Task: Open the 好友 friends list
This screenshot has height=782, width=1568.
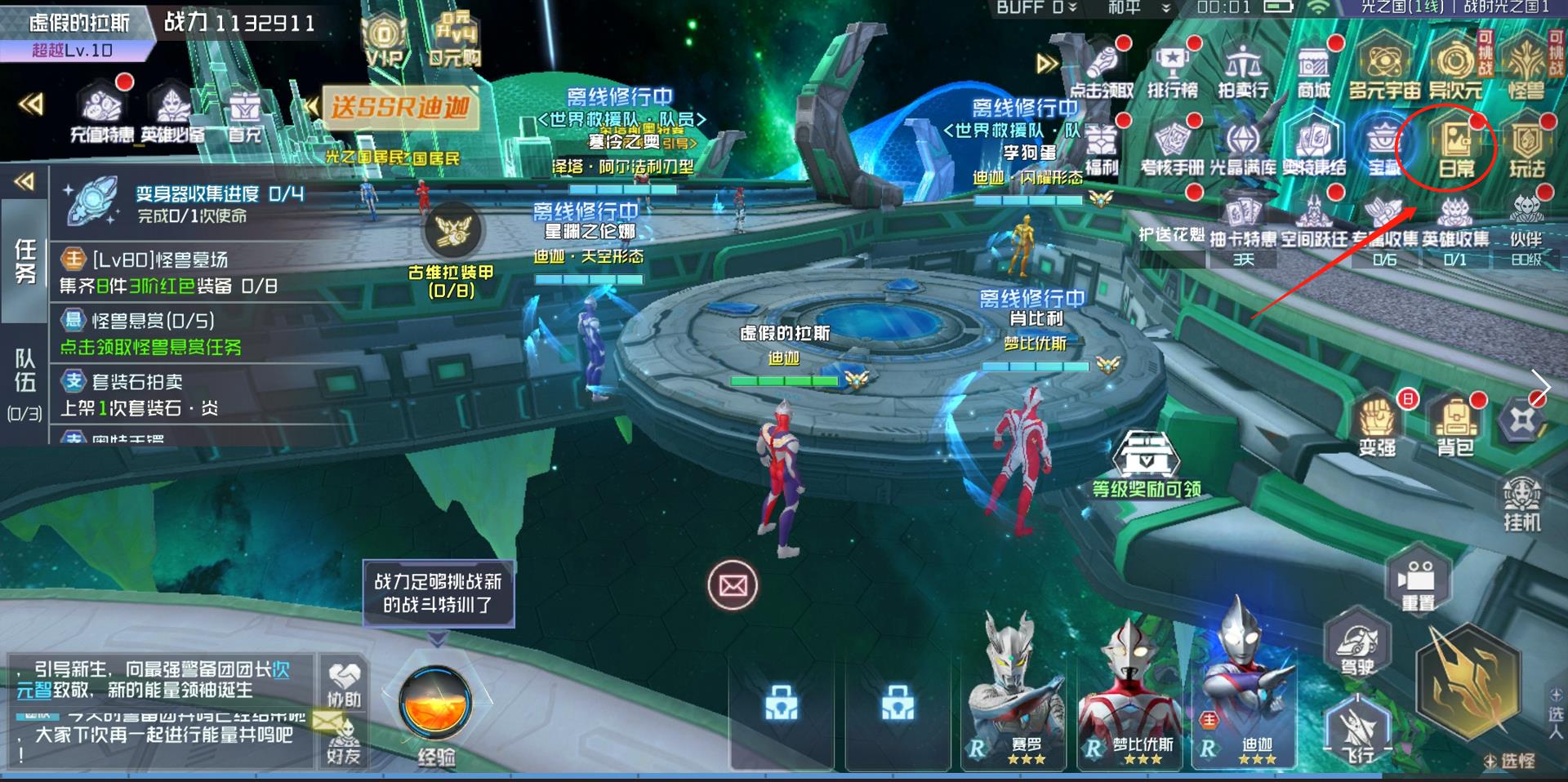Action: pos(344,741)
